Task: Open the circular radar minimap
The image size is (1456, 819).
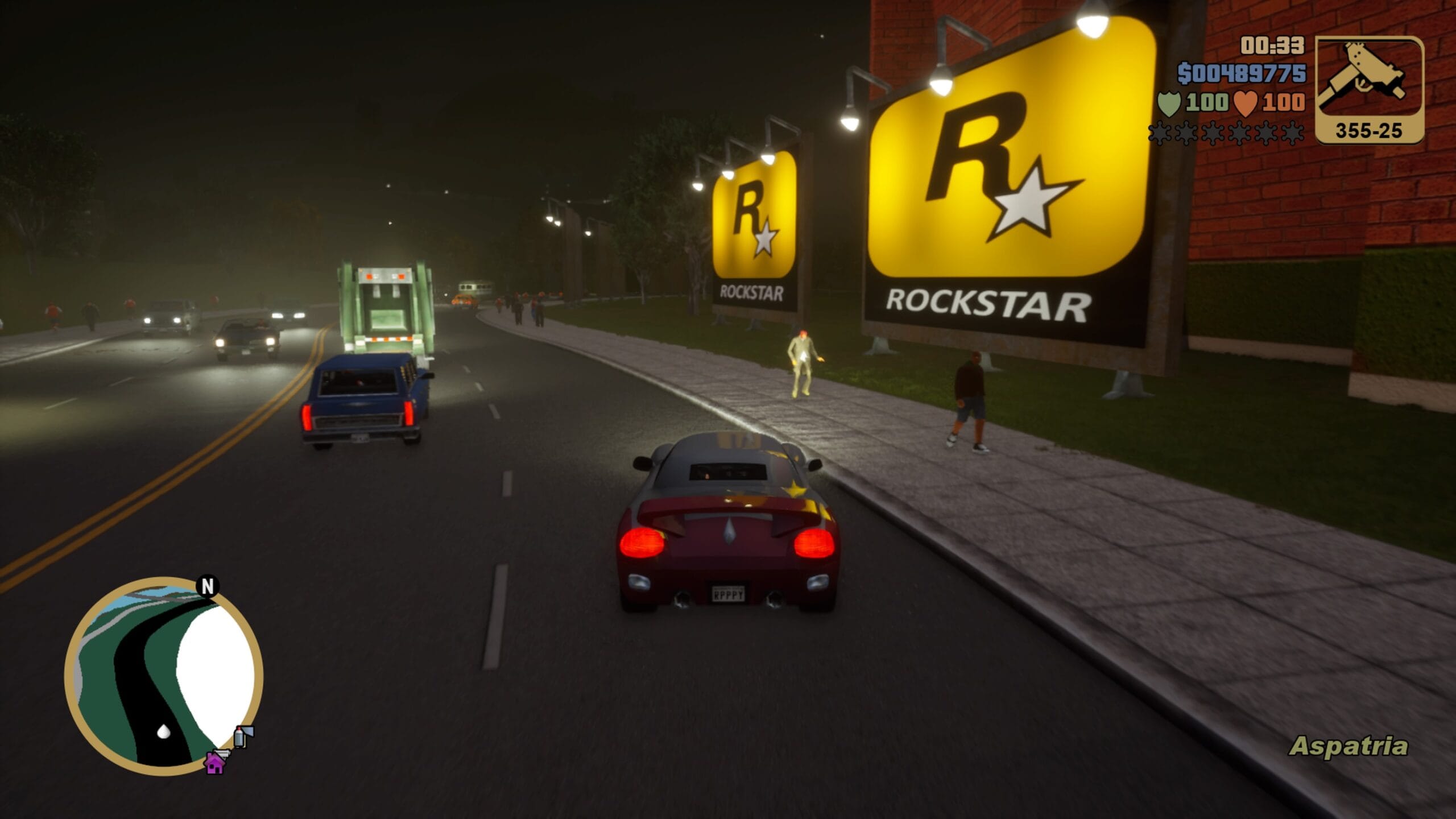Action: click(164, 677)
